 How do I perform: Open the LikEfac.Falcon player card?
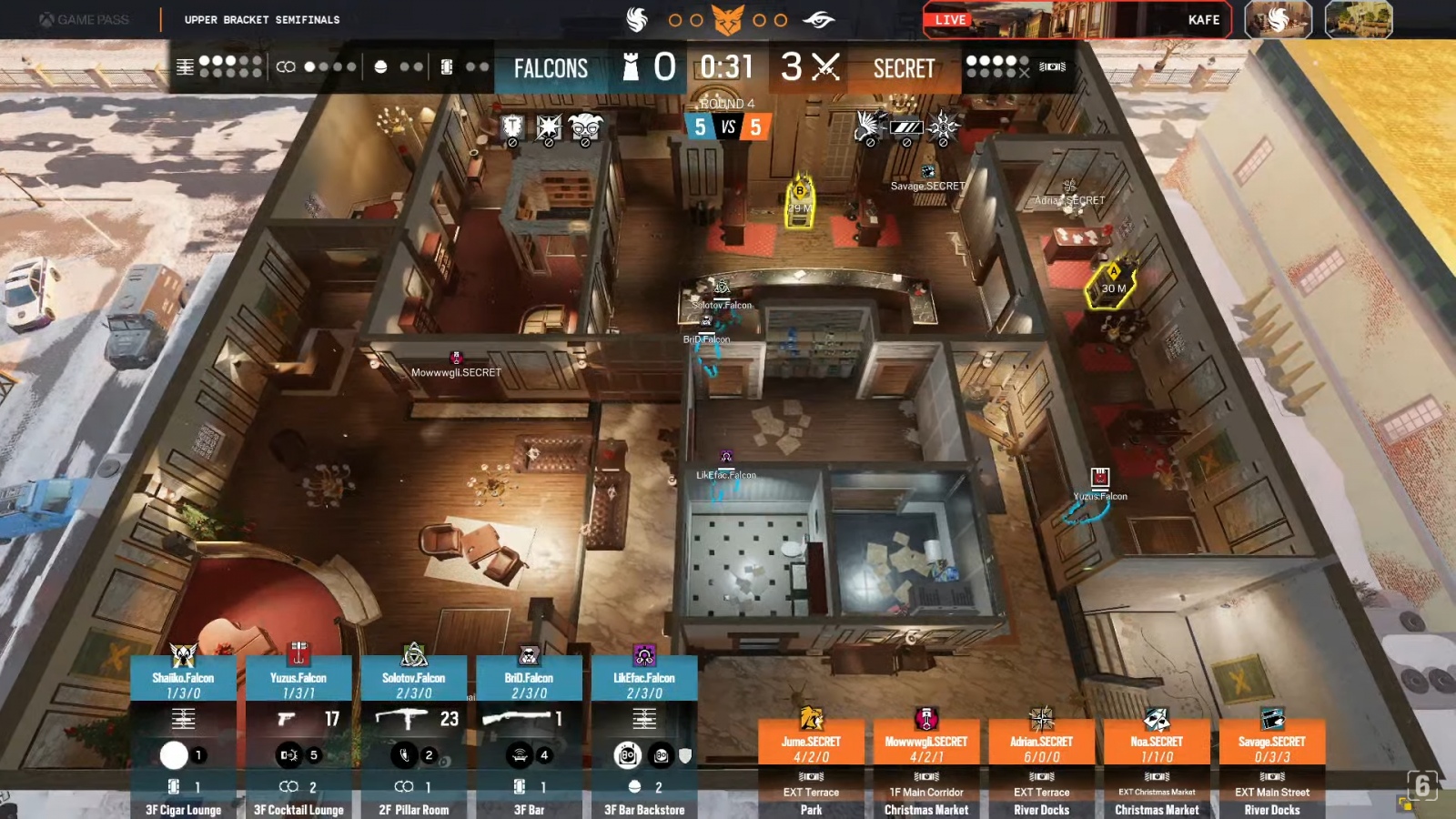coord(644,684)
